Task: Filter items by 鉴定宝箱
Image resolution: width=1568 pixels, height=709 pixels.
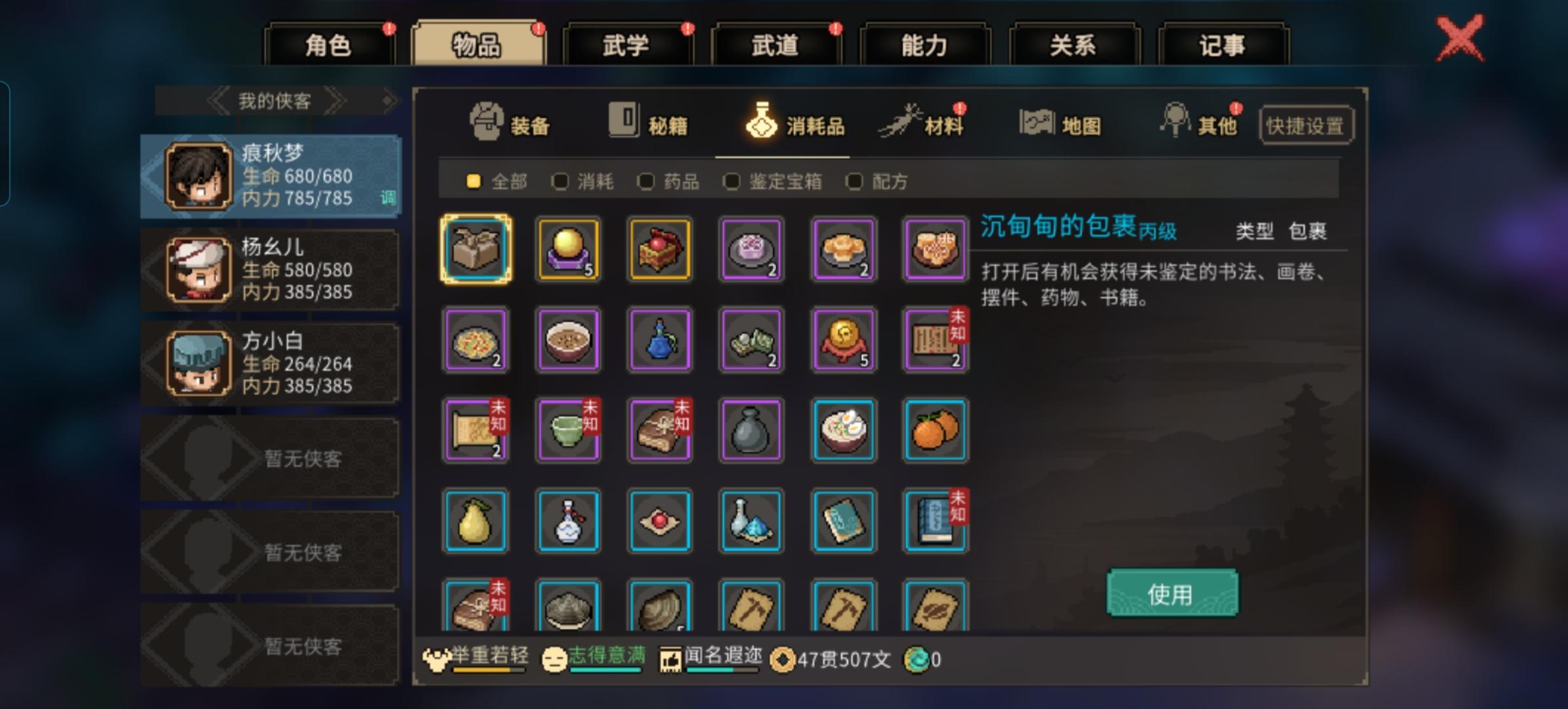Action: (x=732, y=182)
